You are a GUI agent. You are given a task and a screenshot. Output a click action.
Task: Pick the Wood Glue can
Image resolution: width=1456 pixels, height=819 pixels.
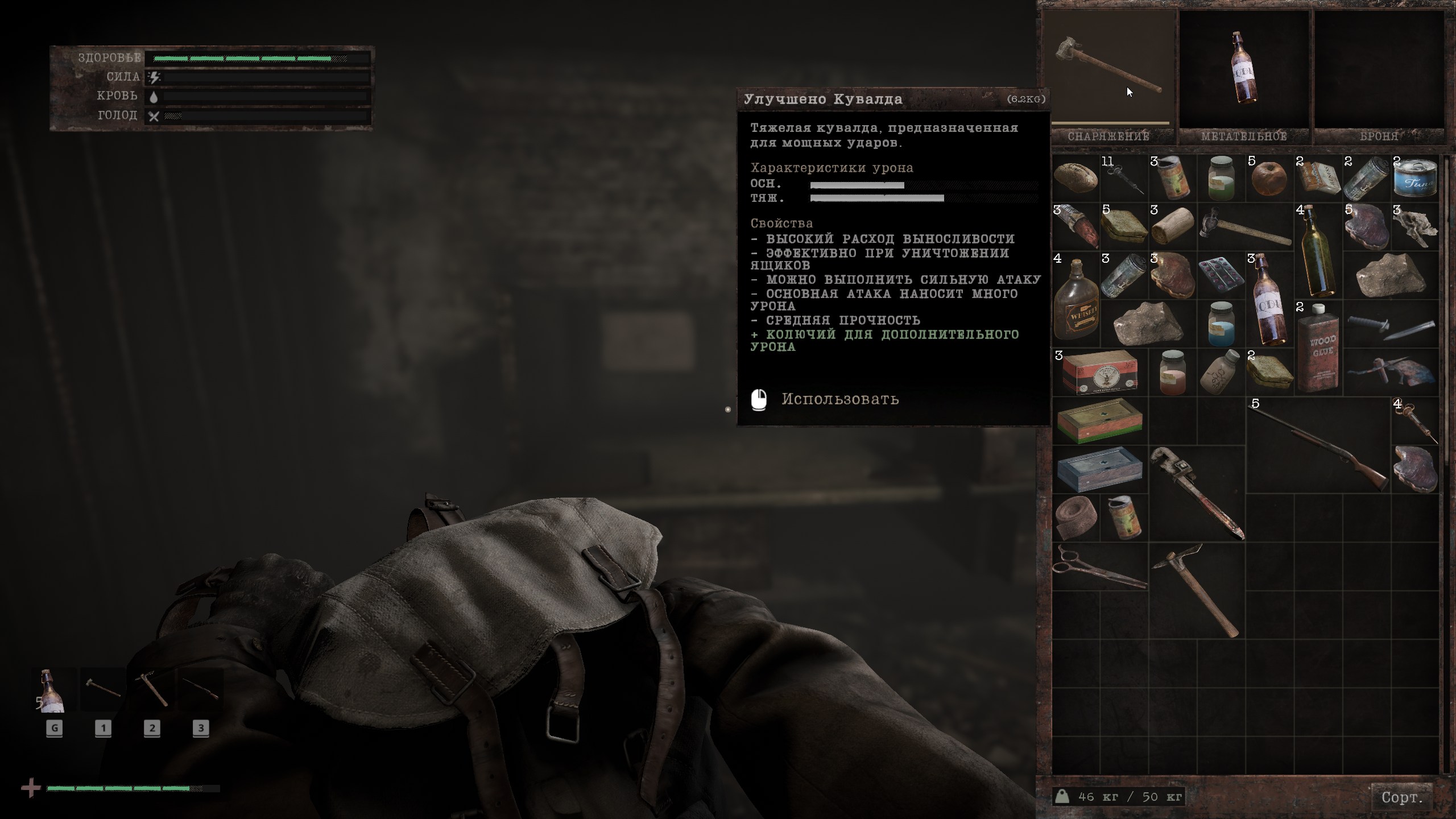coord(1318,348)
